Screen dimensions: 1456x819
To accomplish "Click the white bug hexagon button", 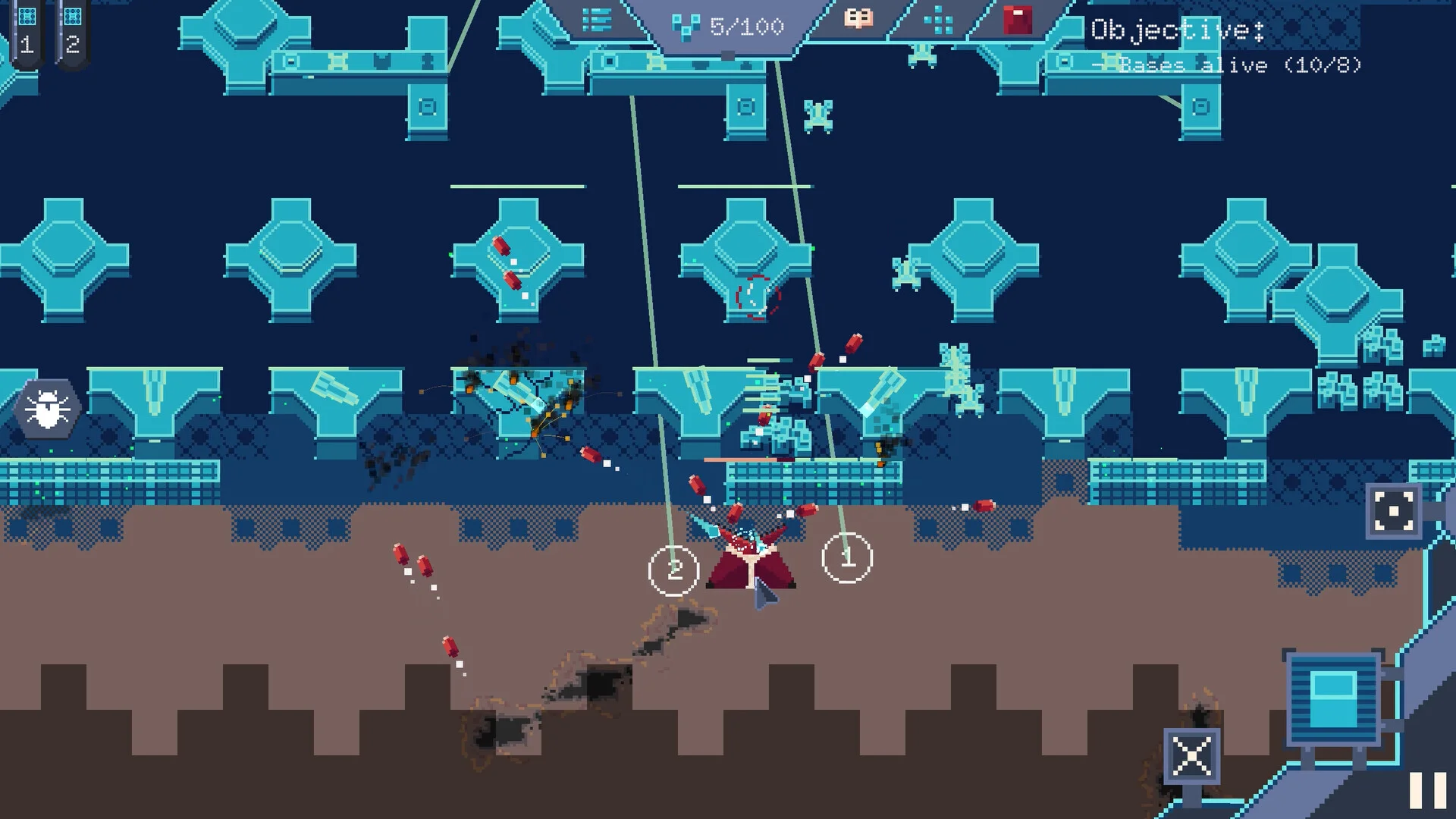I will [x=48, y=409].
